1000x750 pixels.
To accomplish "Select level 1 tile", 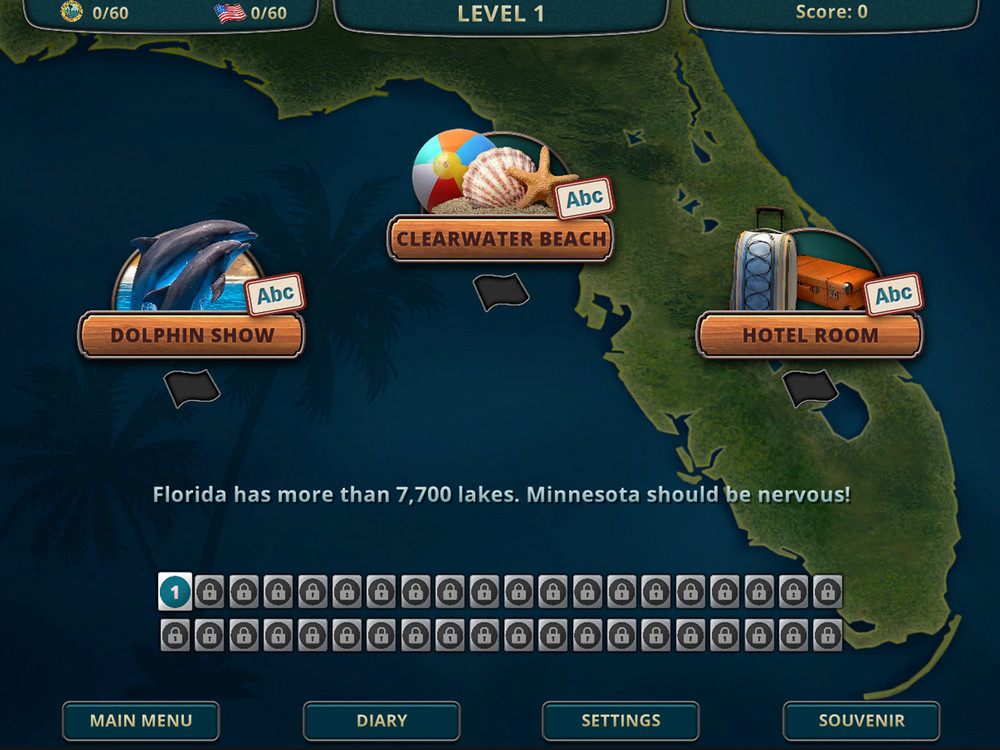I will coord(175,592).
